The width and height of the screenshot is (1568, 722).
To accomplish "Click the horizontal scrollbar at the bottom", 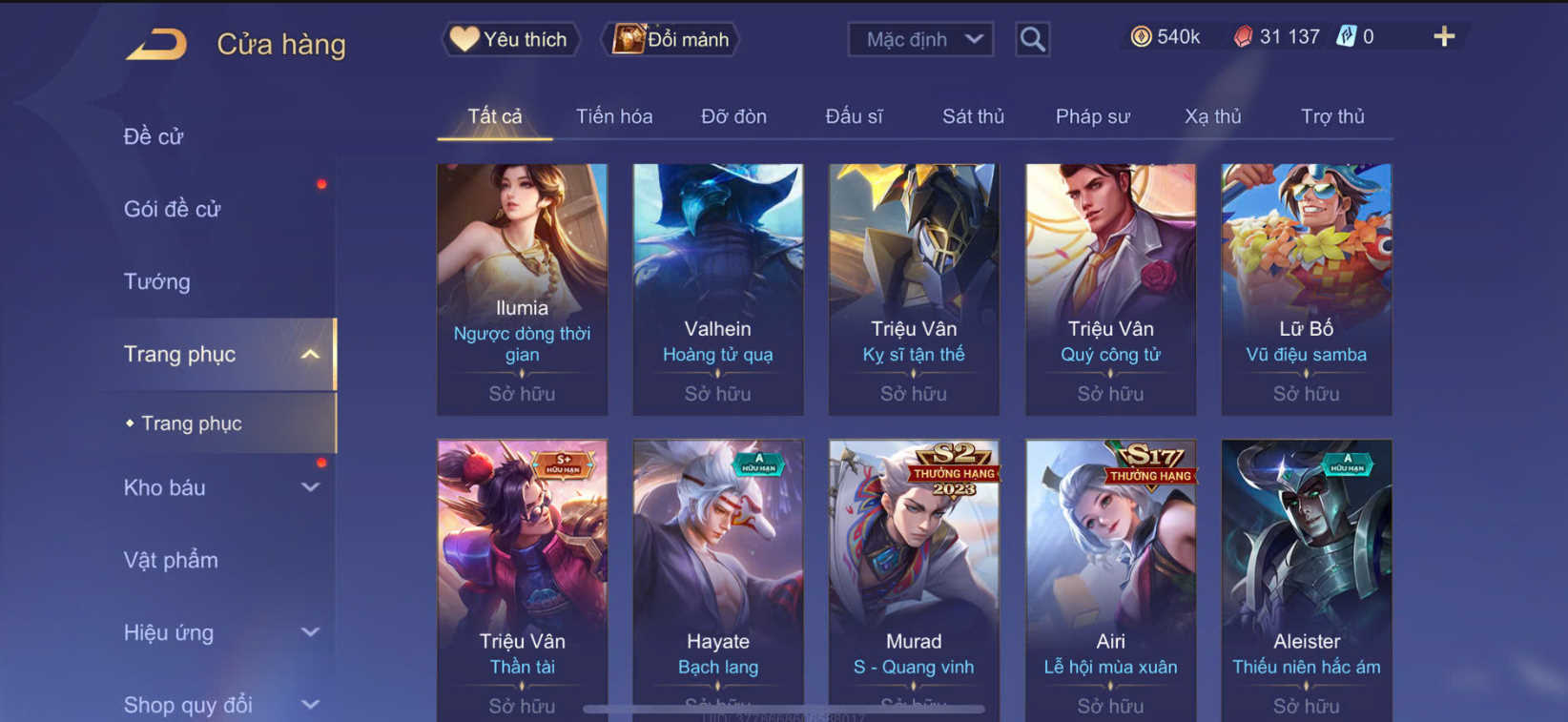I will click(782, 708).
